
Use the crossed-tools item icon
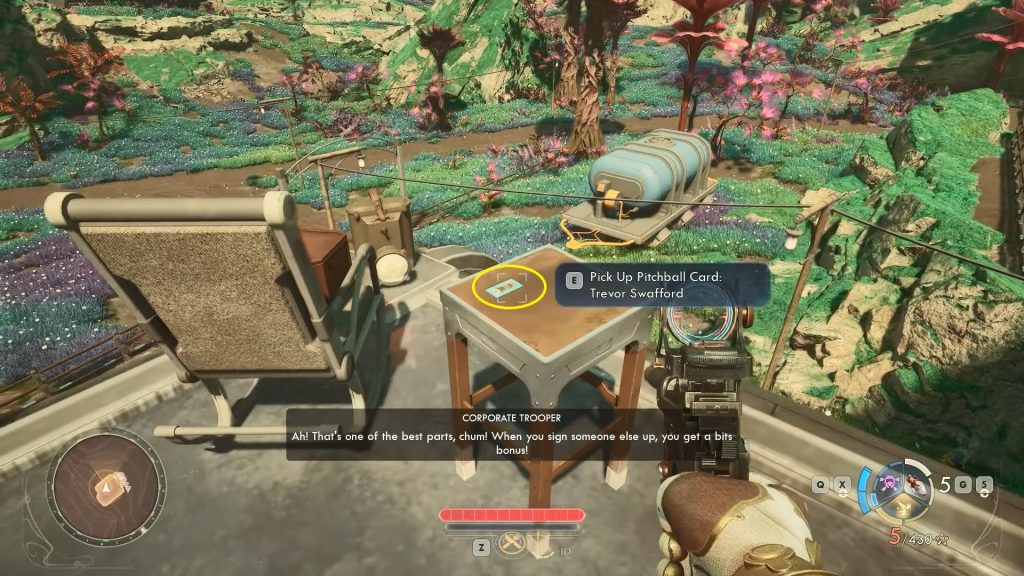(512, 543)
